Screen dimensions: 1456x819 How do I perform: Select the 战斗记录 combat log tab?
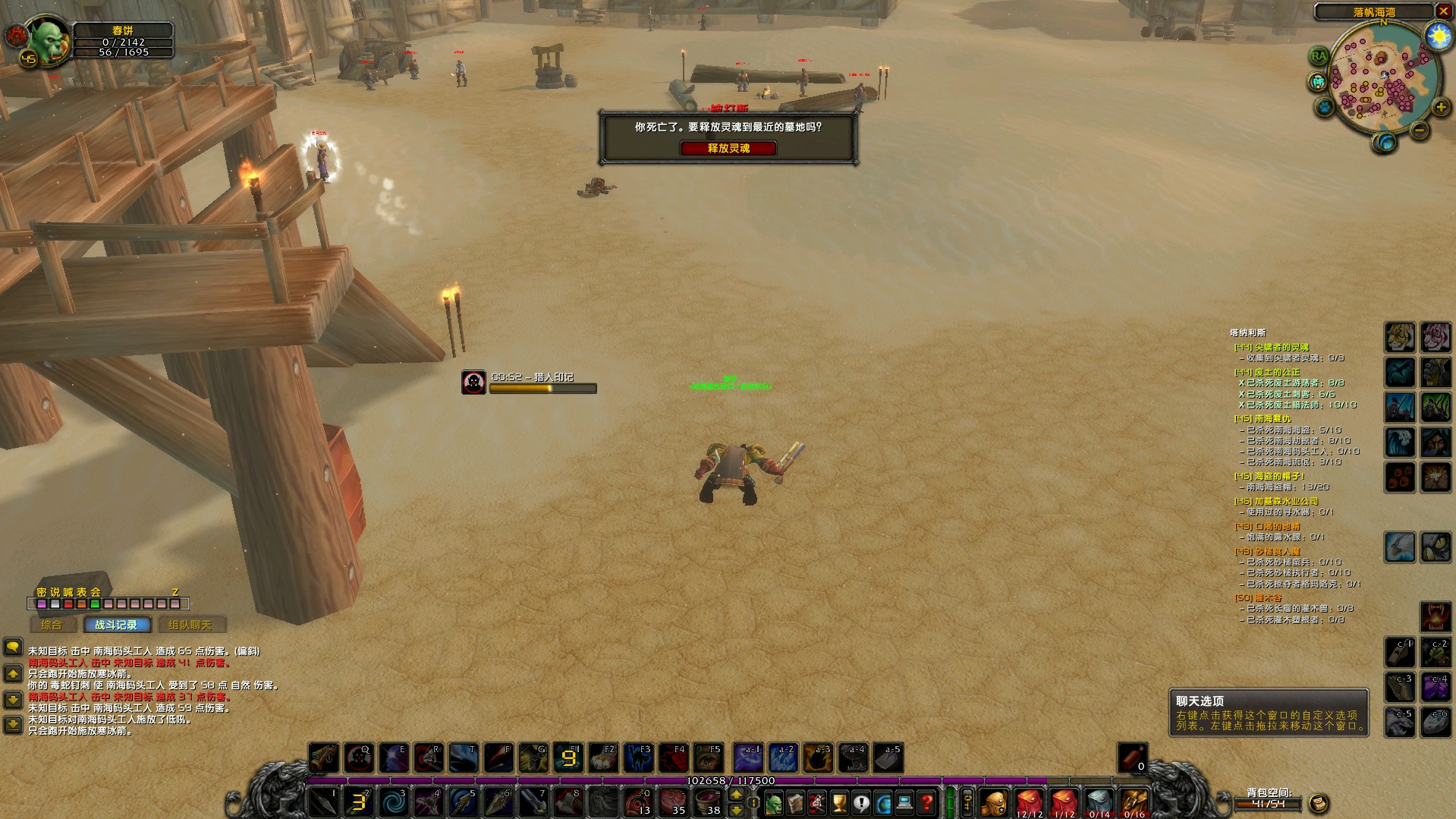coord(116,625)
